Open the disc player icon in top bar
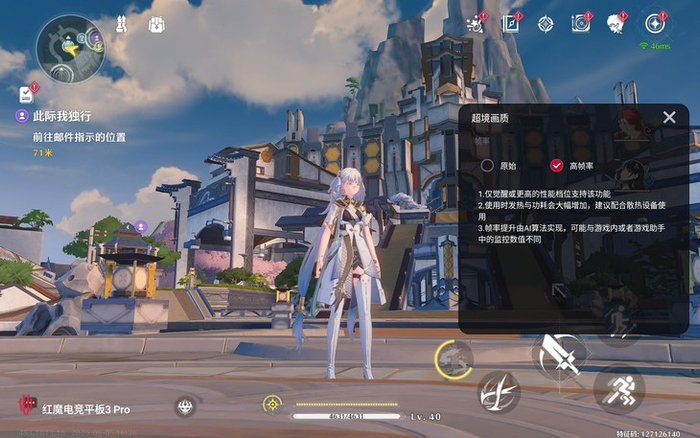This screenshot has width=700, height=438. pos(581,24)
